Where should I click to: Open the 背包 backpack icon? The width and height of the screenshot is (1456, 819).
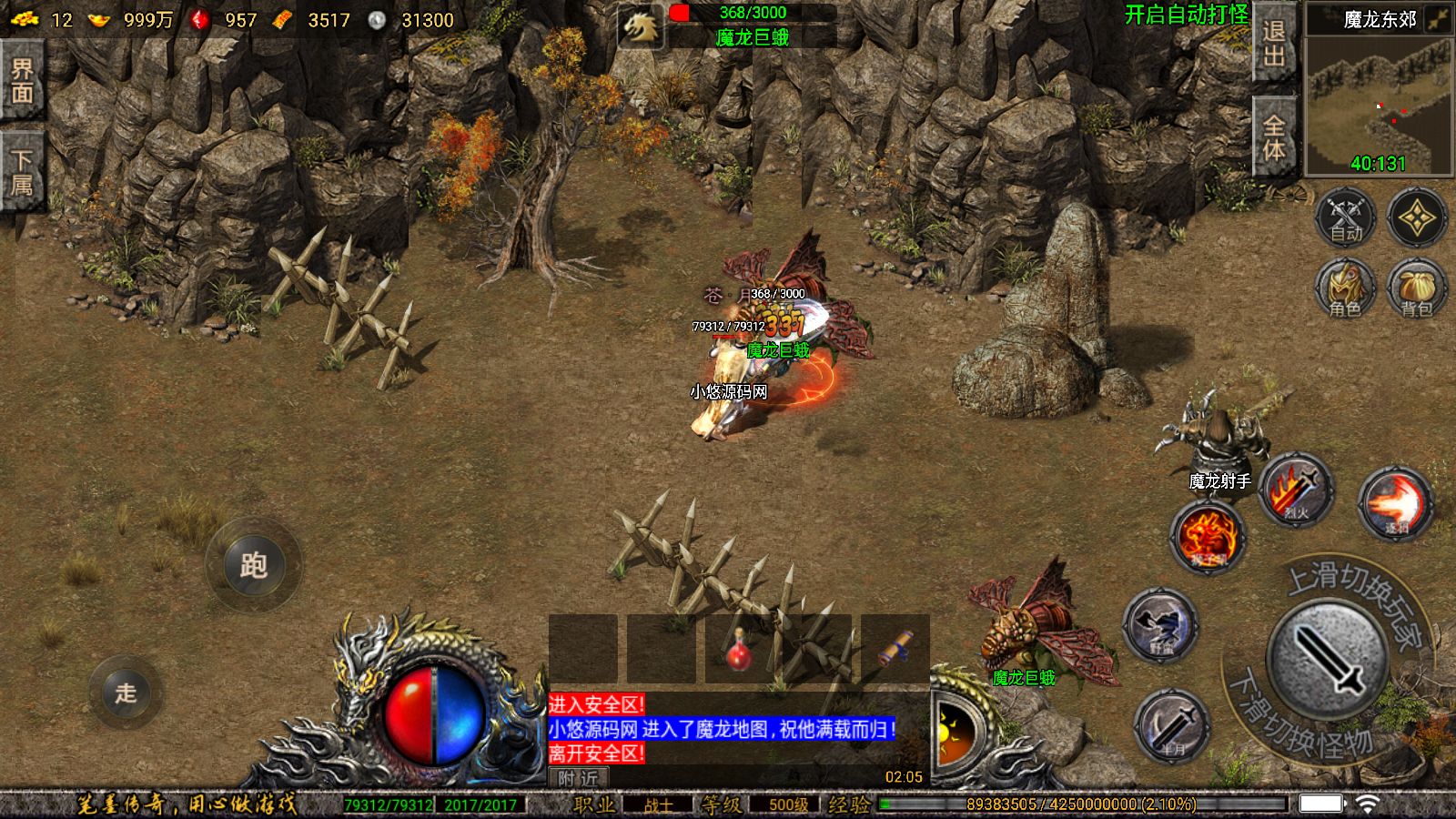pyautogui.click(x=1417, y=288)
